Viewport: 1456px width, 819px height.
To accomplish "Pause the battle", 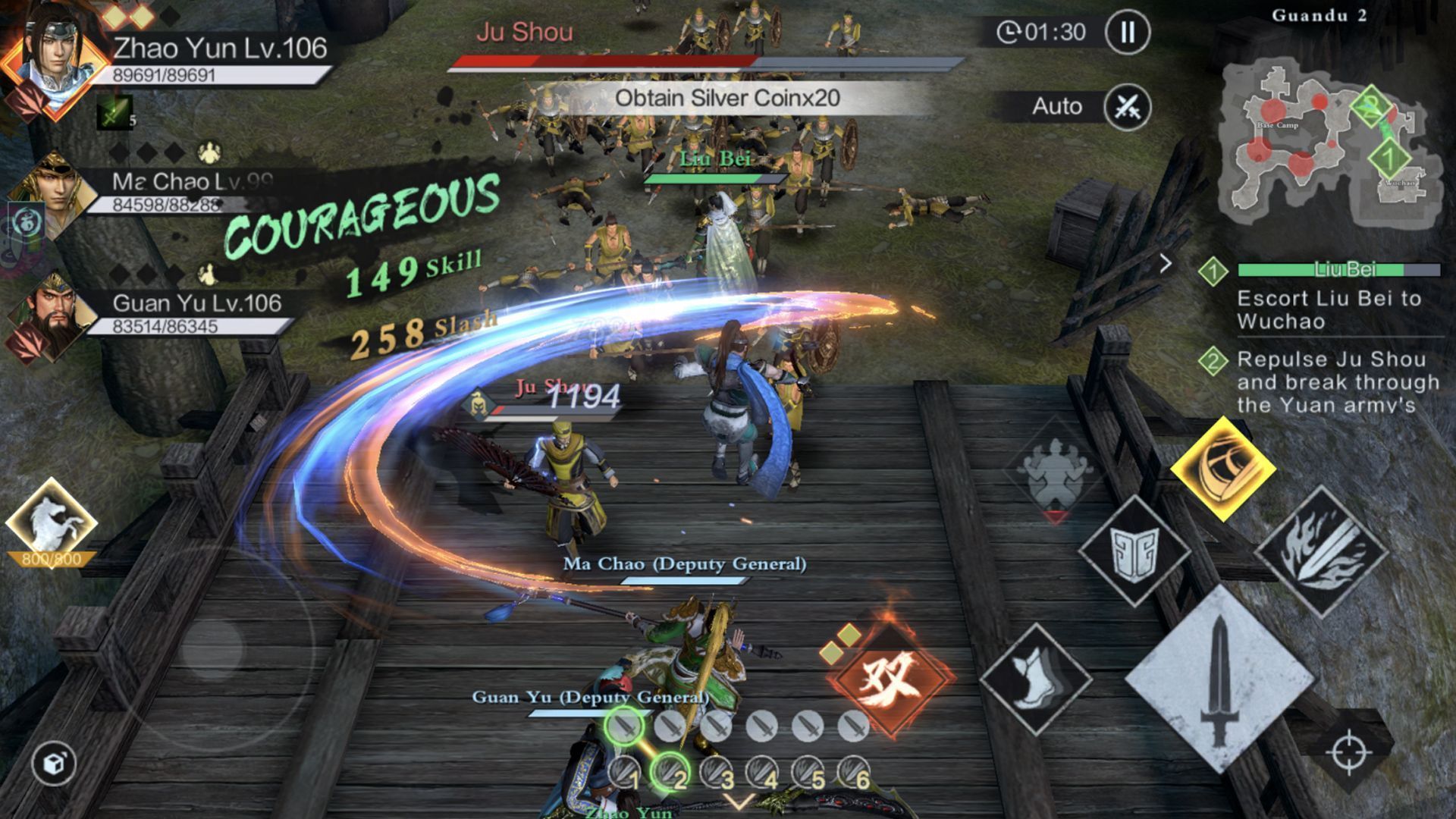I will [1127, 32].
